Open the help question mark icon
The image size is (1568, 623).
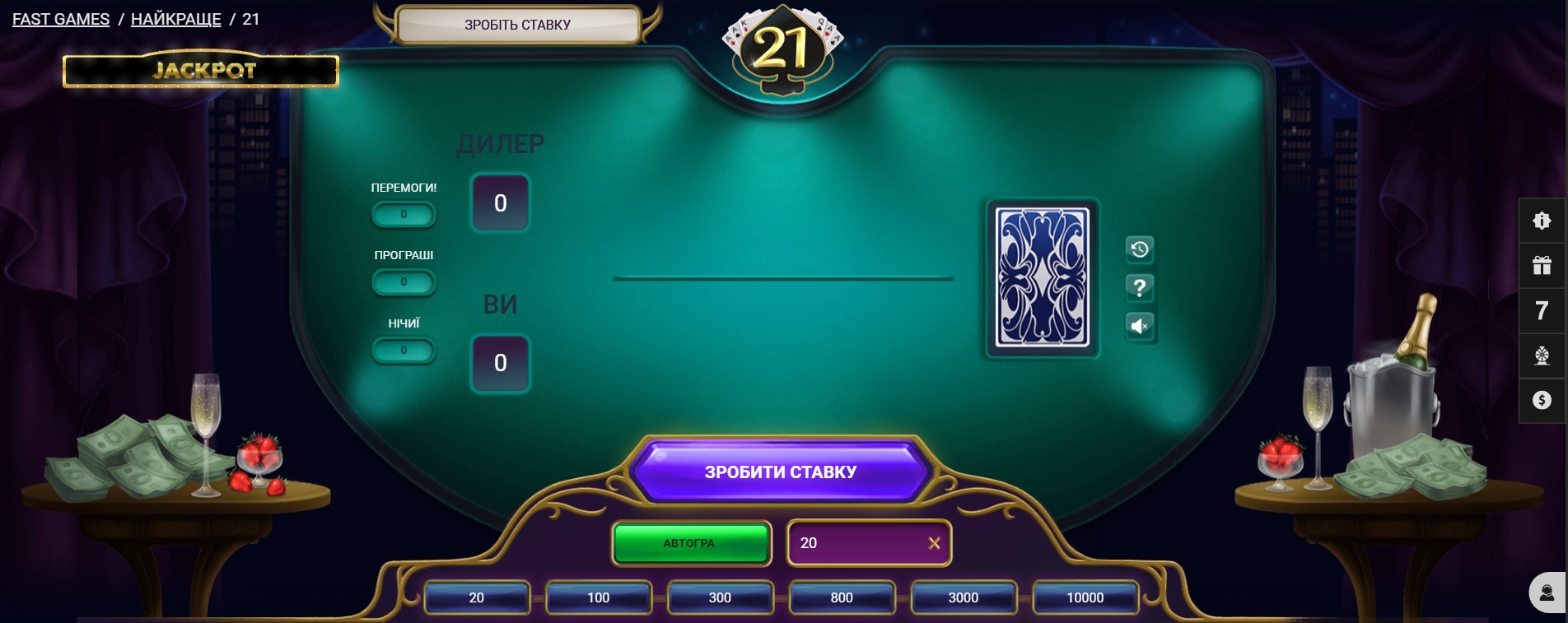pos(1139,288)
